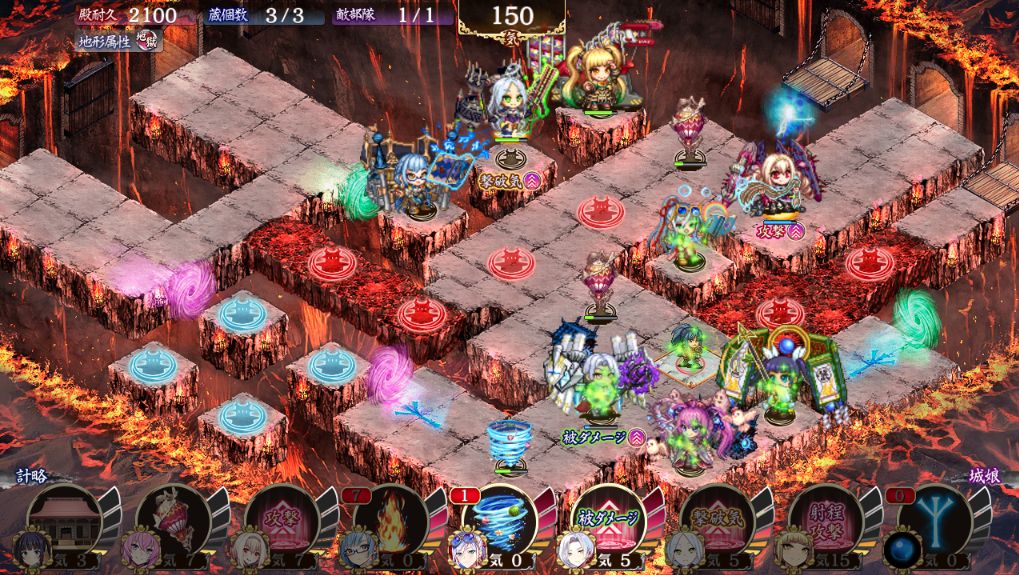Use the lantern ornament stratagem costing 7
1019x575 pixels.
tap(173, 518)
